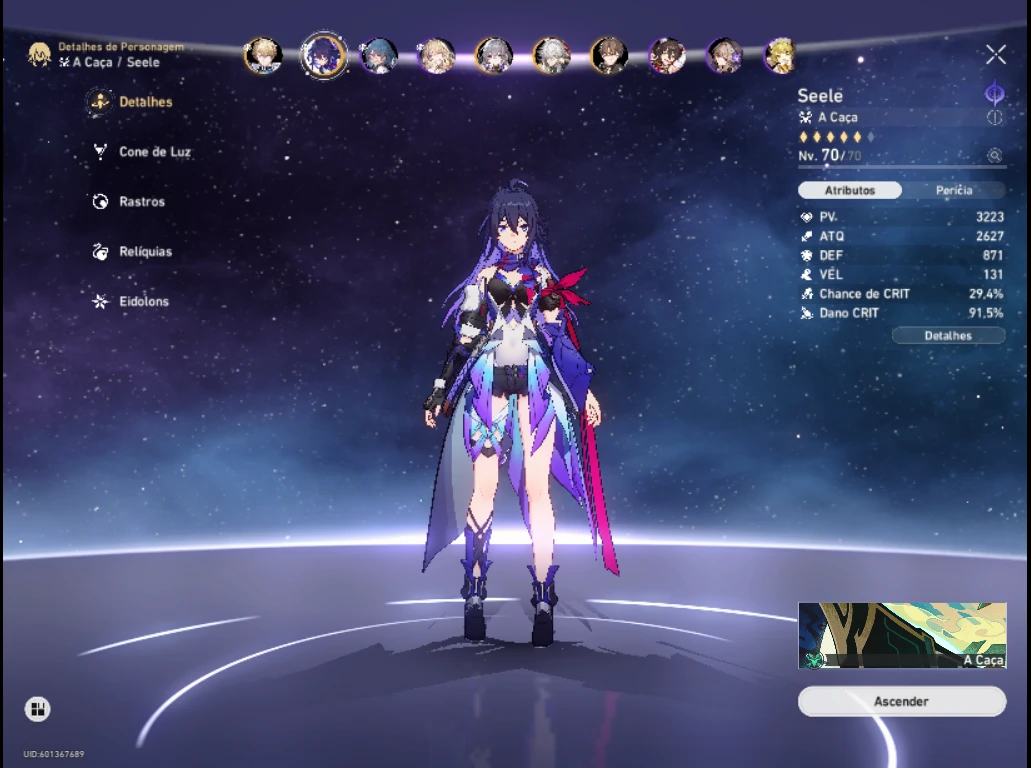1031x768 pixels.
Task: Click the magnifier icon beside the level
Action: (x=994, y=155)
